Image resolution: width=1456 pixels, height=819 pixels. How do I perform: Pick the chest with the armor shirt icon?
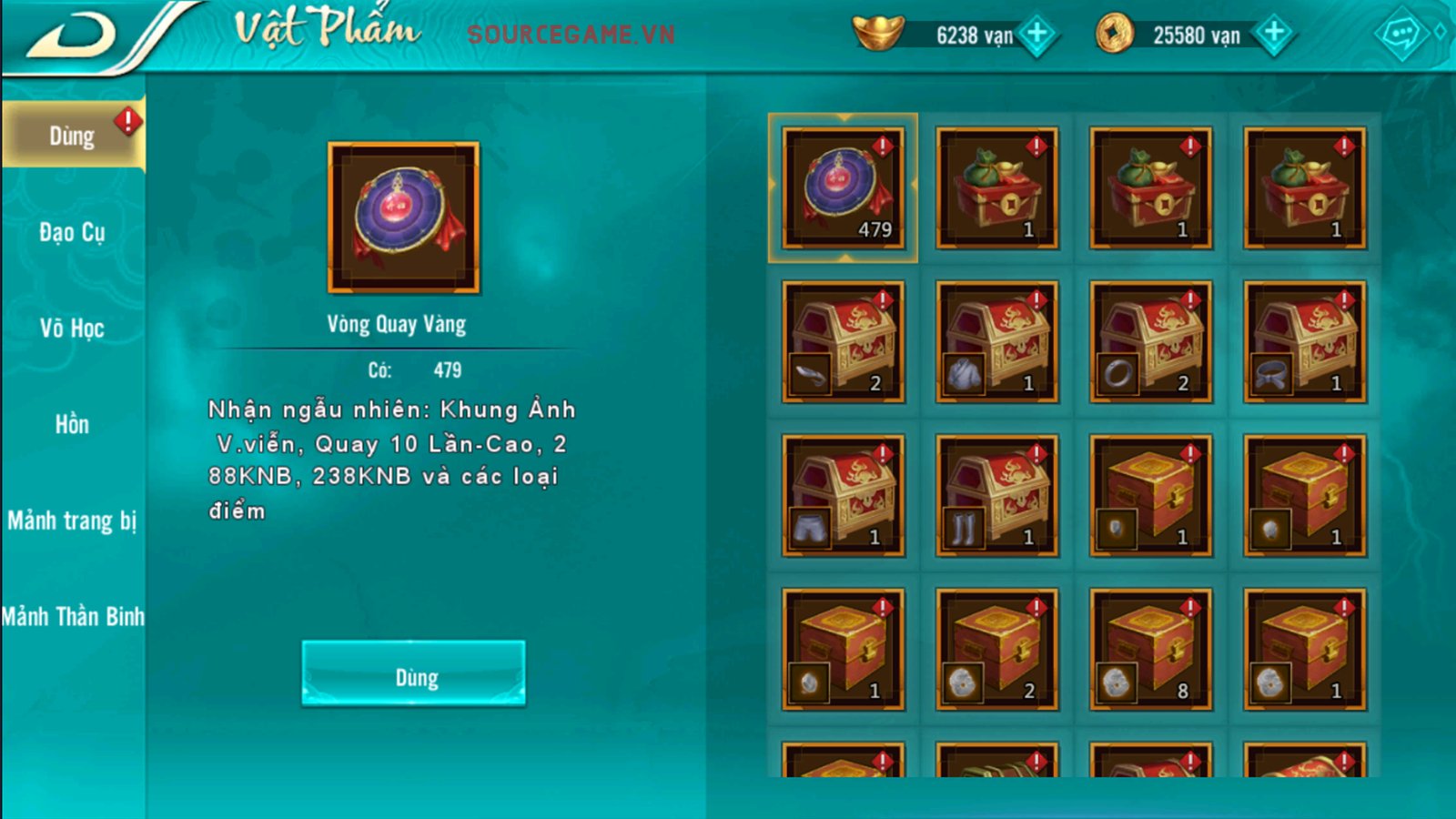click(996, 341)
